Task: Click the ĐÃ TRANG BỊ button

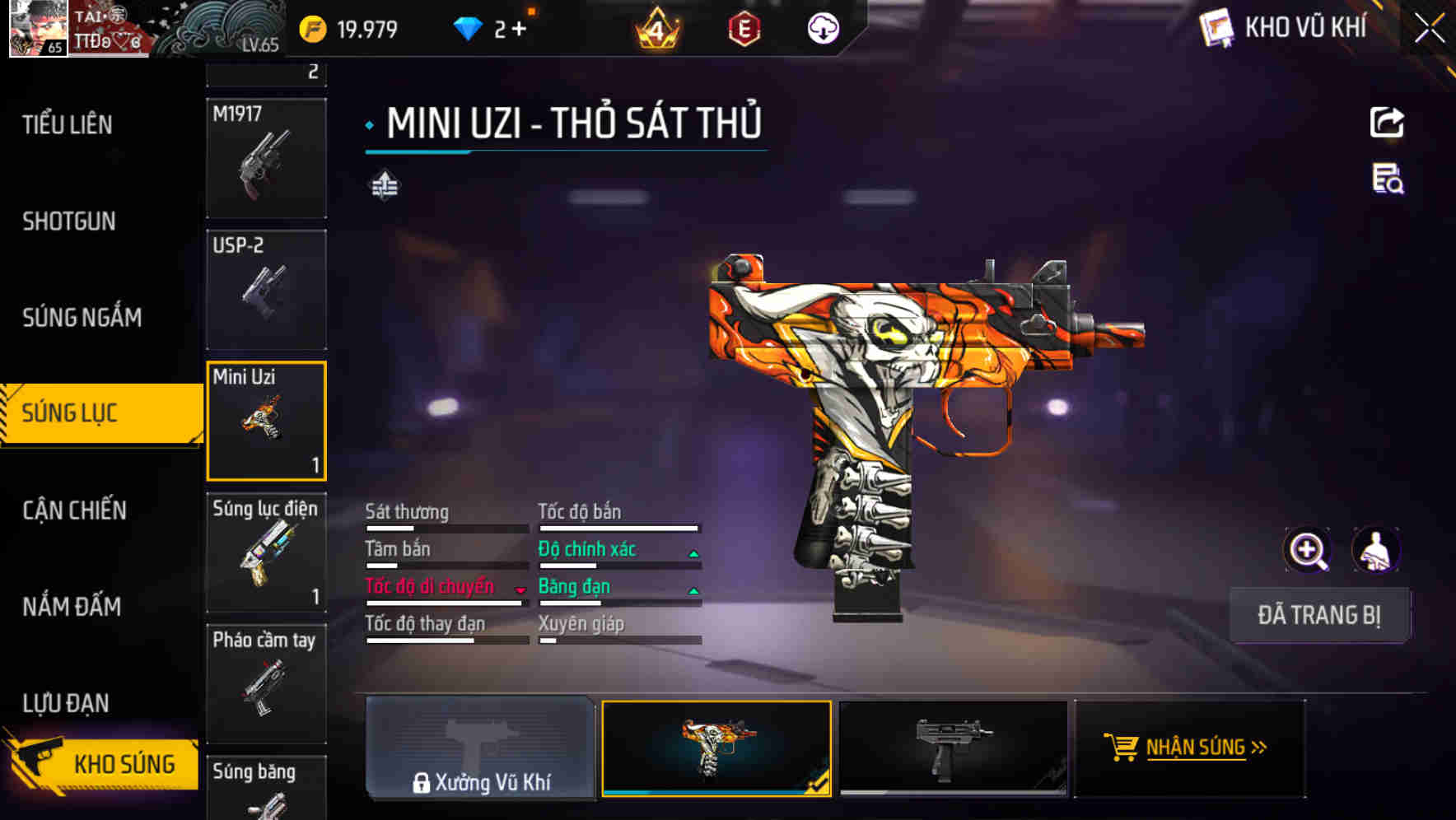Action: tap(1319, 615)
